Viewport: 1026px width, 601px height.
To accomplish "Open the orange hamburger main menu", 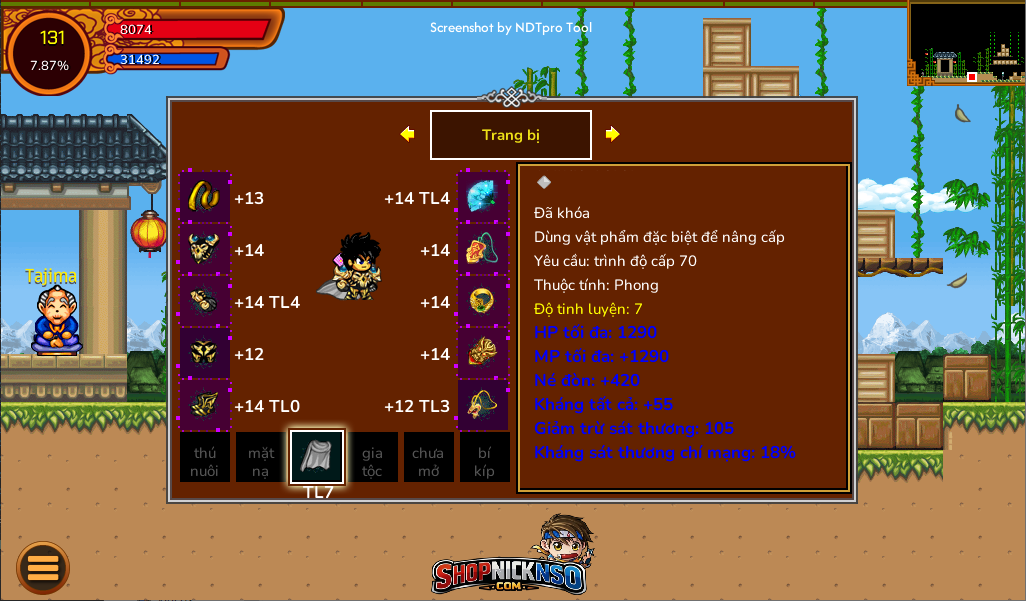I will [x=43, y=568].
